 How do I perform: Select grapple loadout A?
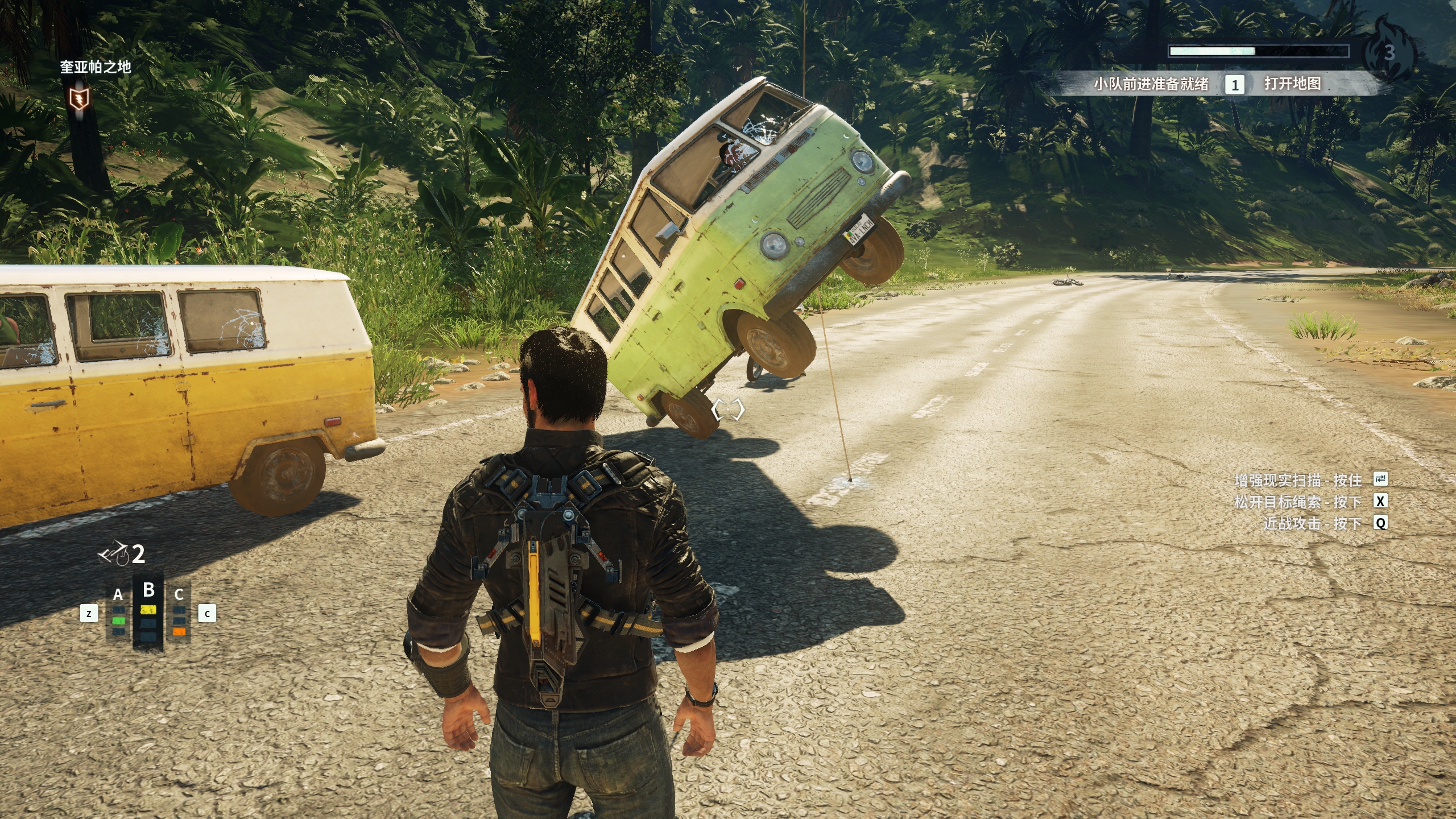[x=118, y=613]
